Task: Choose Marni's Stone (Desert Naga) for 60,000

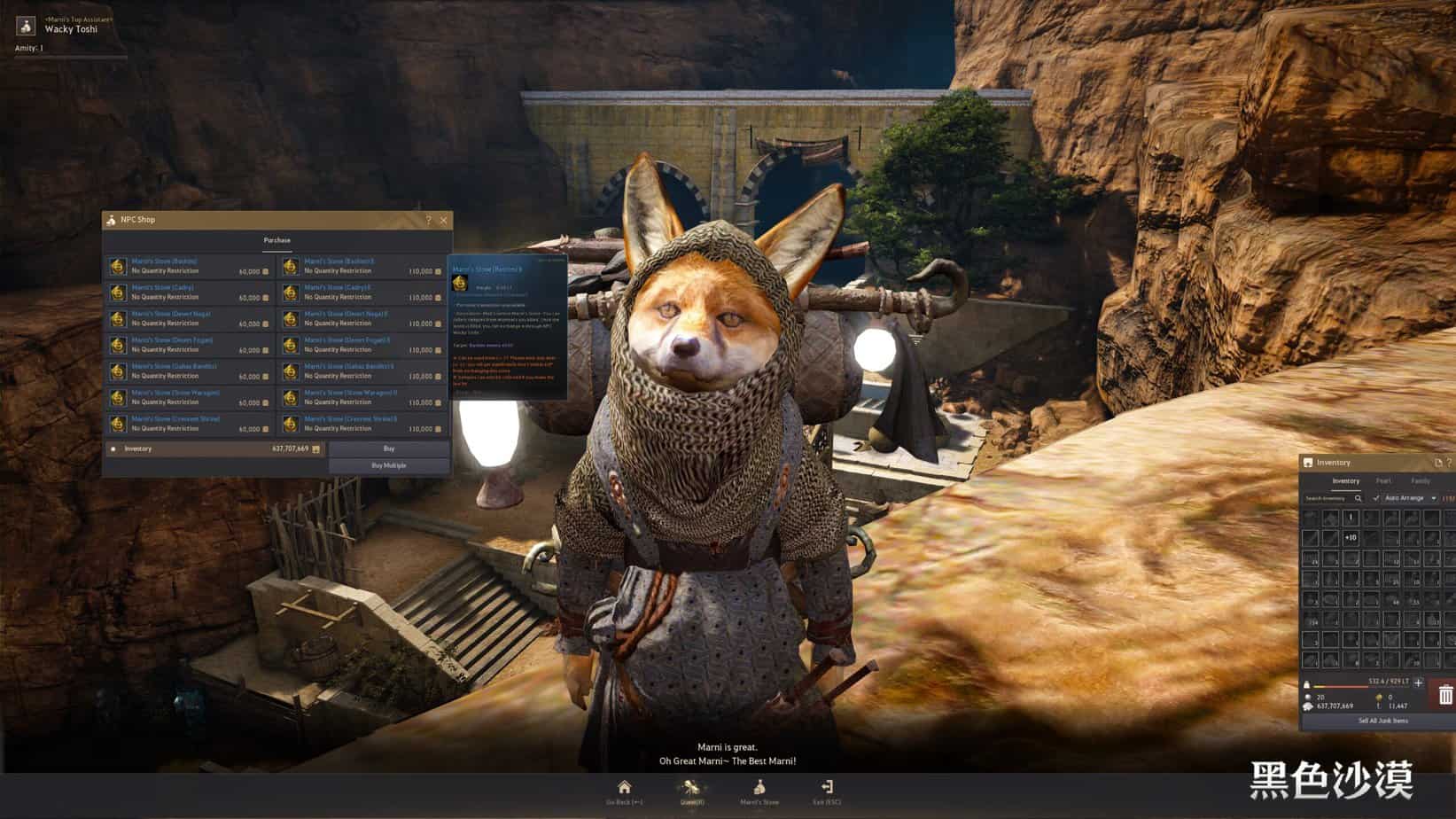Action: coord(190,318)
